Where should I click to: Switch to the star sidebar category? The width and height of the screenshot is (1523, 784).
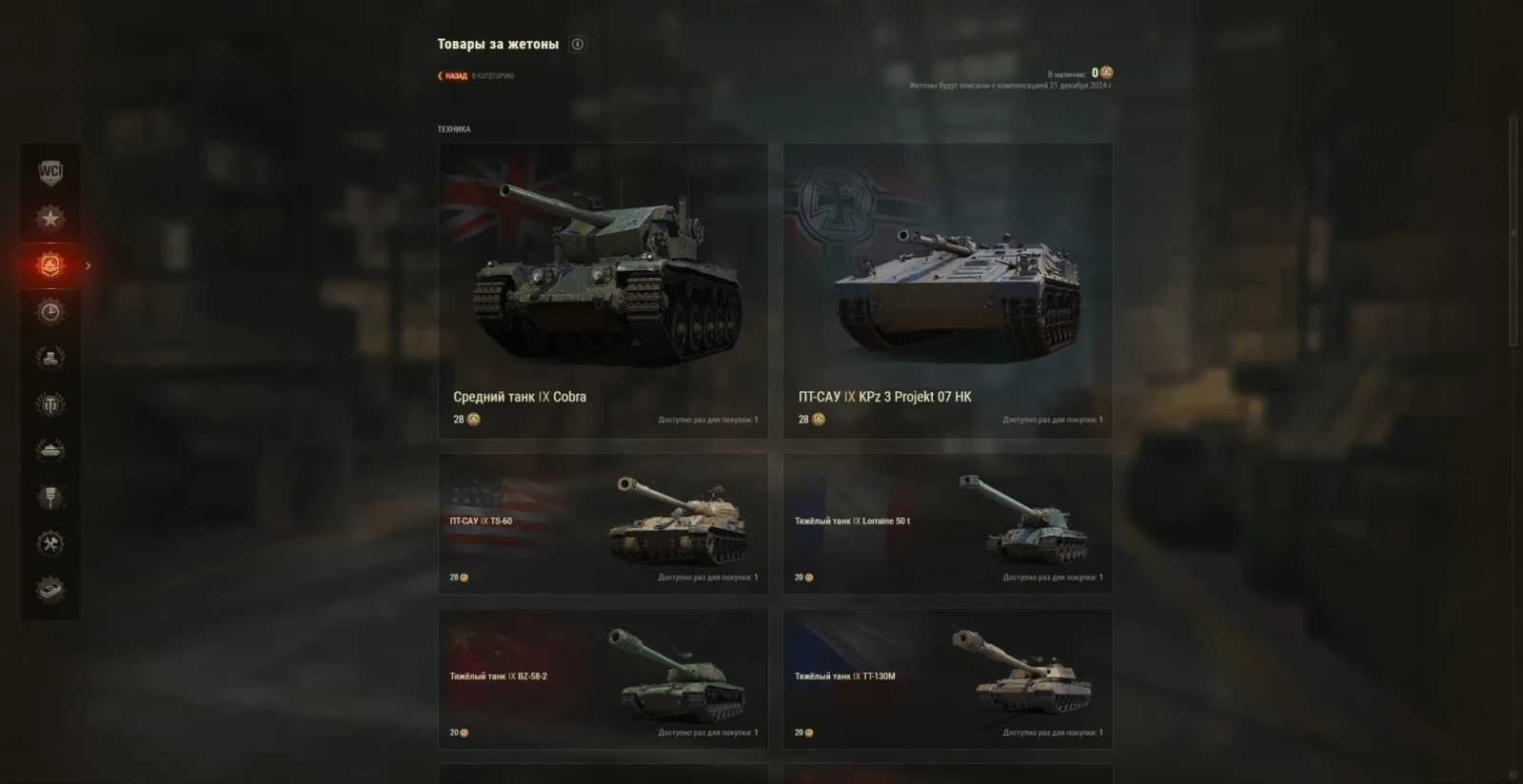[x=50, y=218]
